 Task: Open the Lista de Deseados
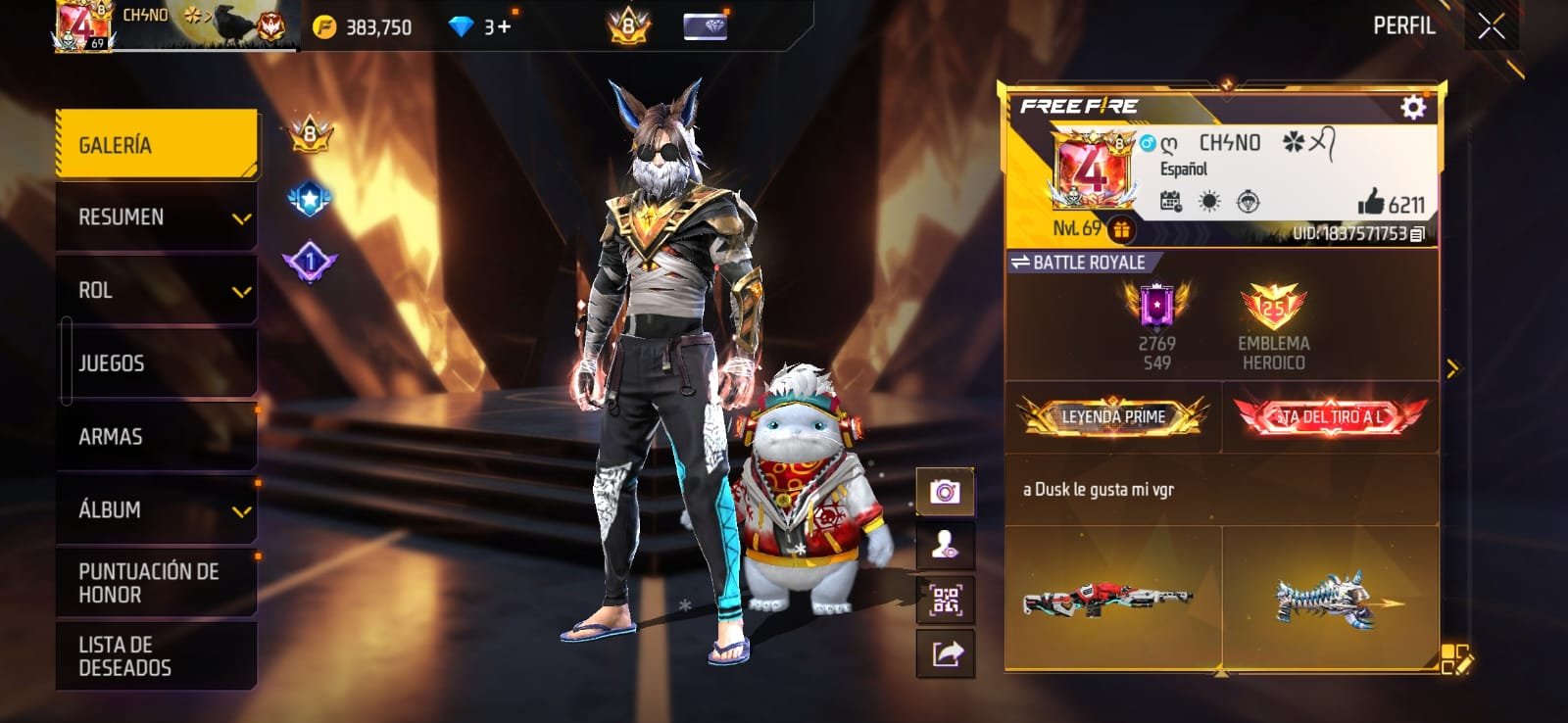(x=157, y=656)
